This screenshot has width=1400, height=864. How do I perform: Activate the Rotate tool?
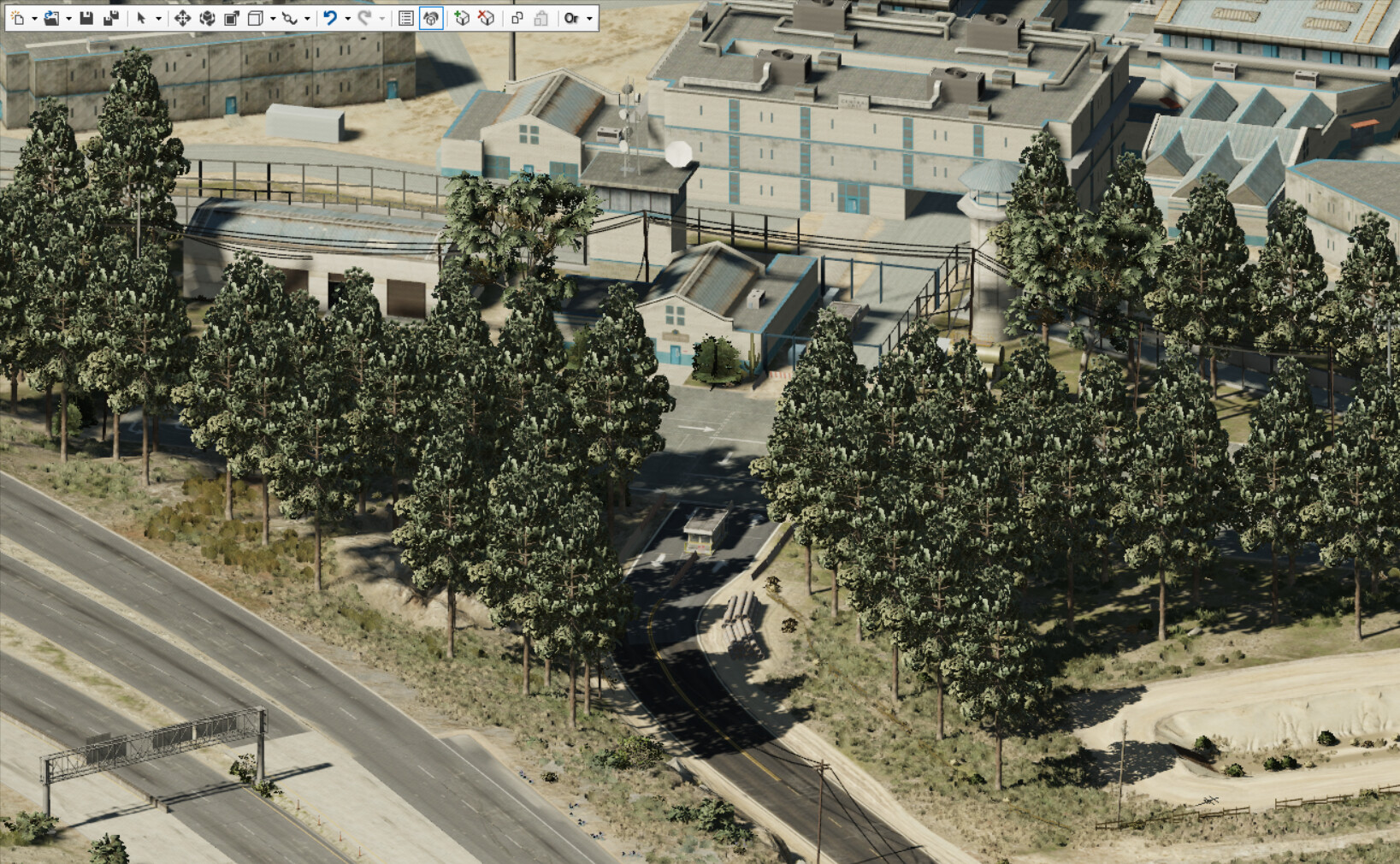click(x=207, y=17)
